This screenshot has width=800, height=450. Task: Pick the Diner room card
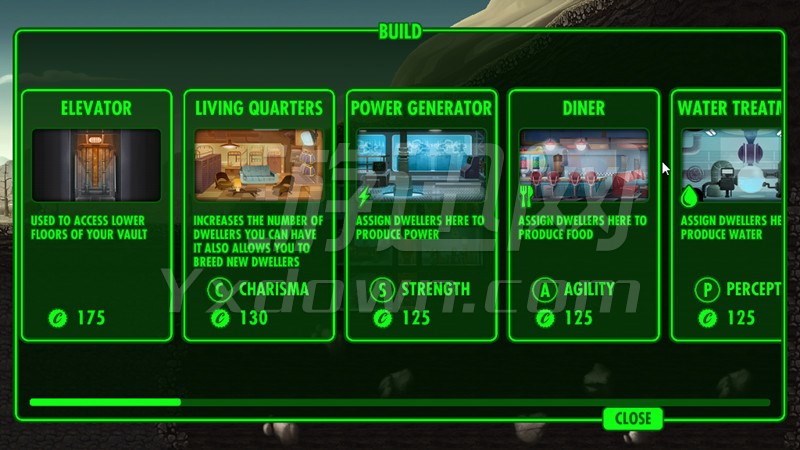pyautogui.click(x=584, y=215)
